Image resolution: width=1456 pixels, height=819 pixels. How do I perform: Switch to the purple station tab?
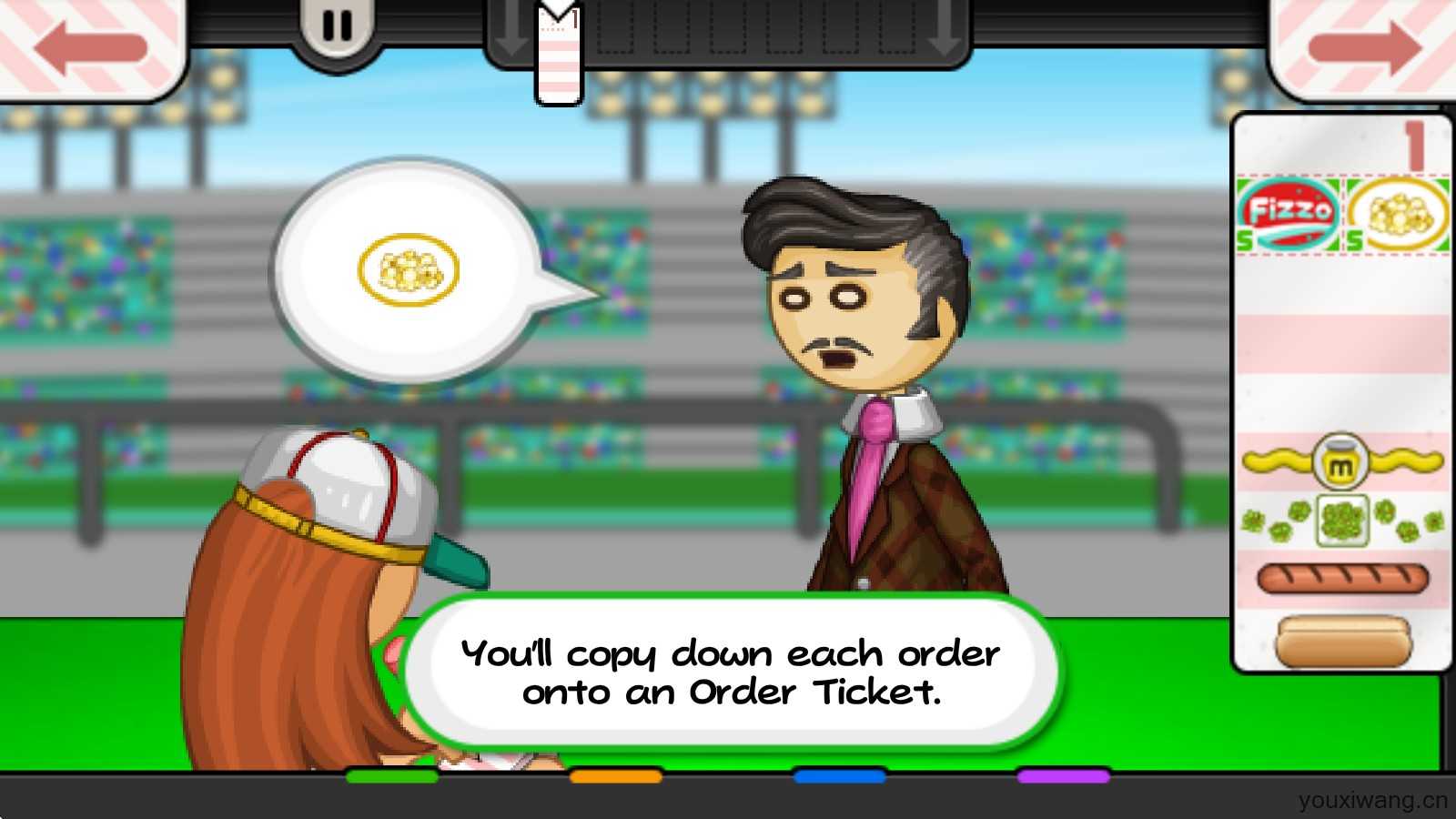(1063, 776)
